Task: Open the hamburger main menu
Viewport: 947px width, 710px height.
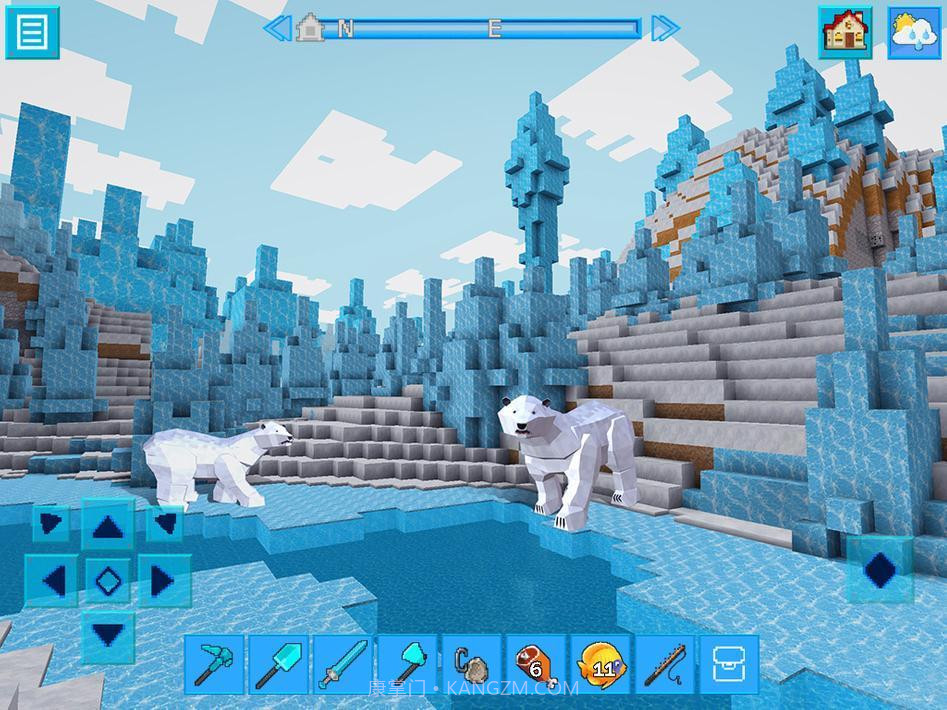Action: pos(32,32)
